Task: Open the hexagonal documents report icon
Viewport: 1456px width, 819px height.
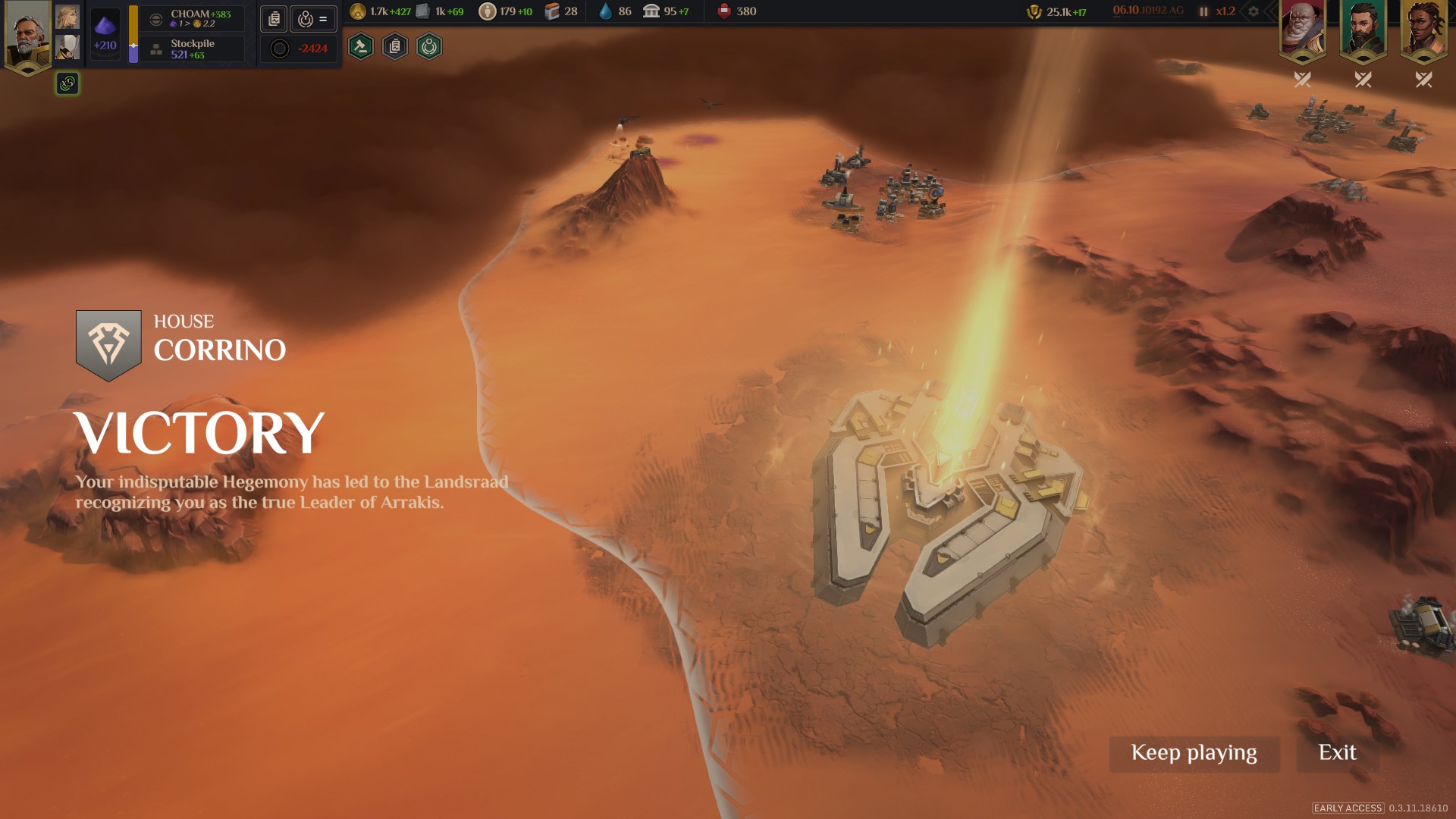Action: pyautogui.click(x=395, y=47)
